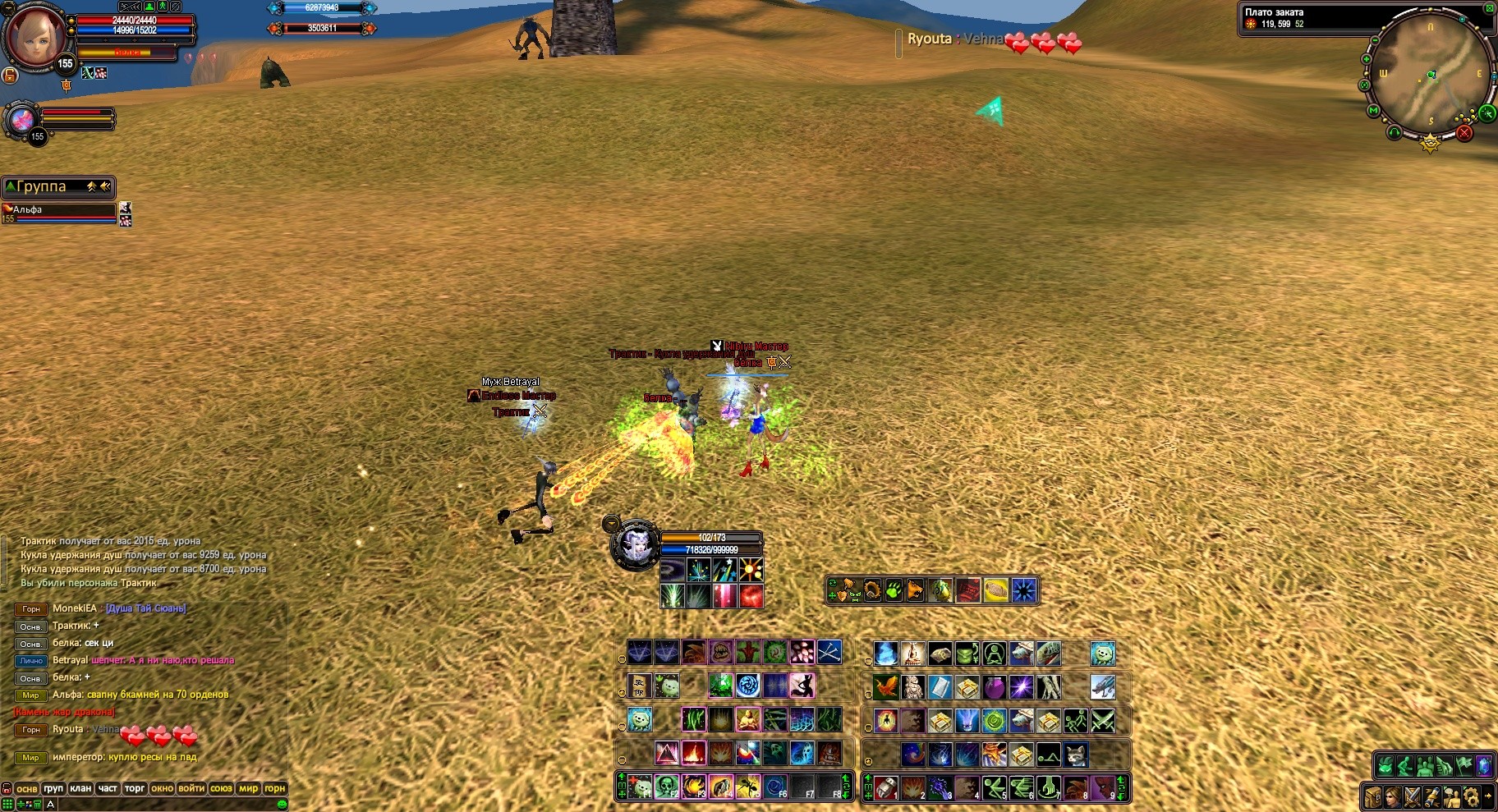
Task: Switch to the 'клан' chat tab
Action: (80, 788)
